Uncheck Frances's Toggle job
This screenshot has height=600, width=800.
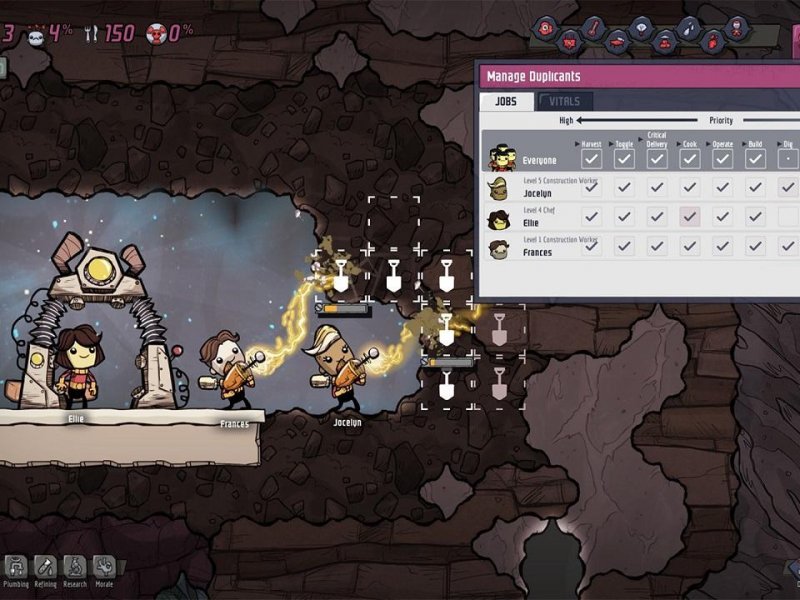pos(624,247)
